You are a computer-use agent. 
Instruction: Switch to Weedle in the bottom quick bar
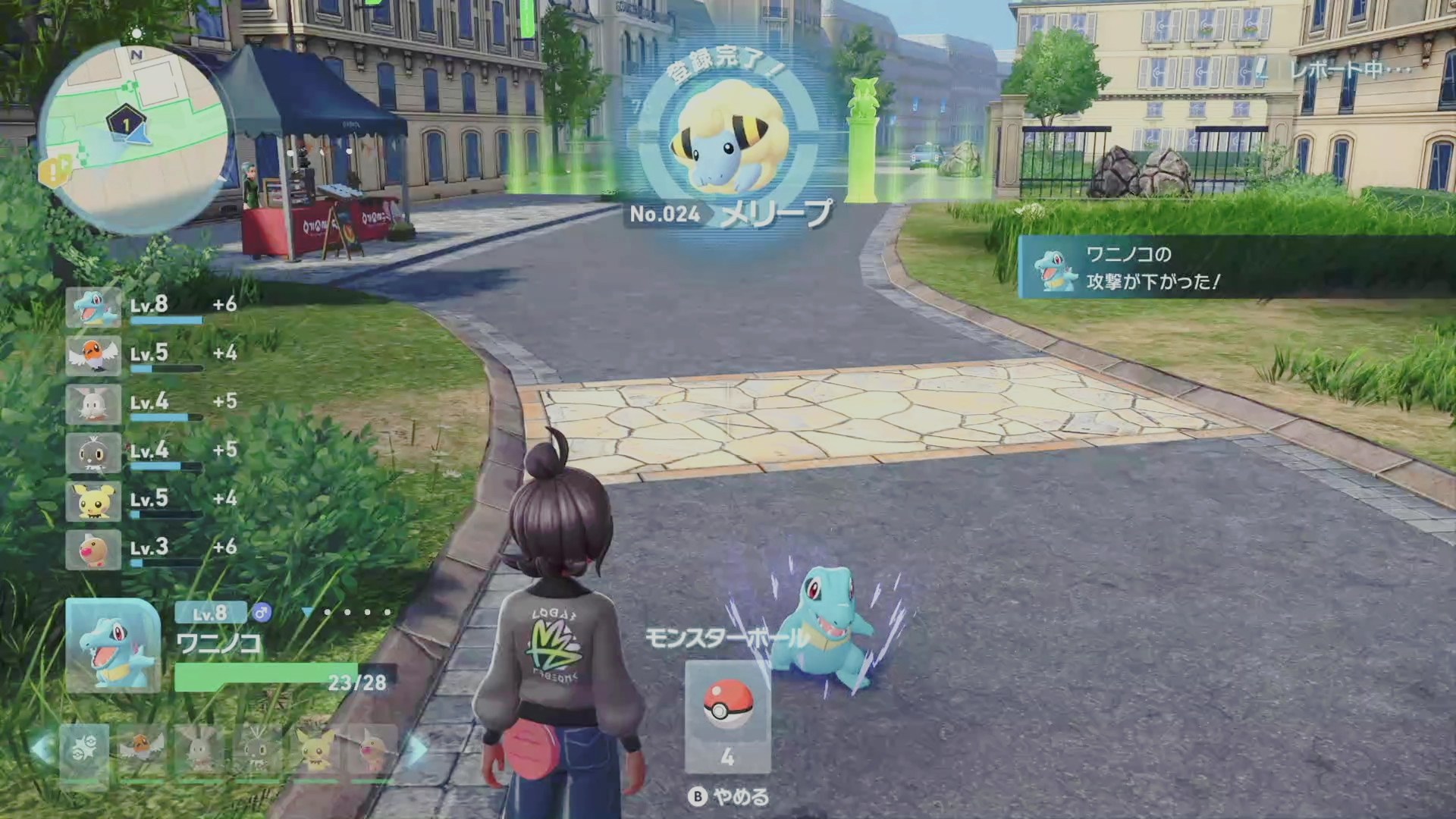[372, 751]
